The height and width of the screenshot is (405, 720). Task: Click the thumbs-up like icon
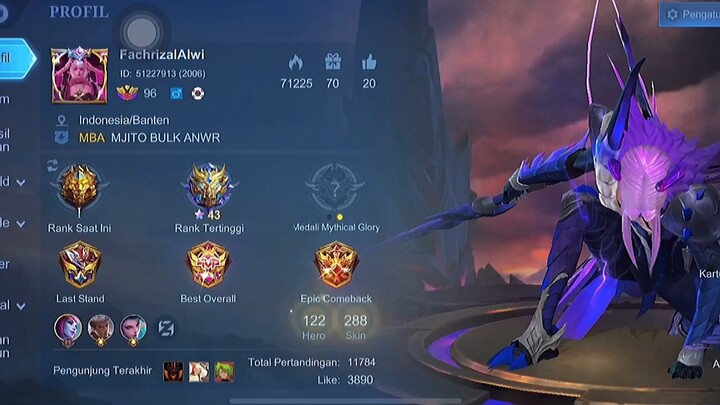(x=369, y=63)
